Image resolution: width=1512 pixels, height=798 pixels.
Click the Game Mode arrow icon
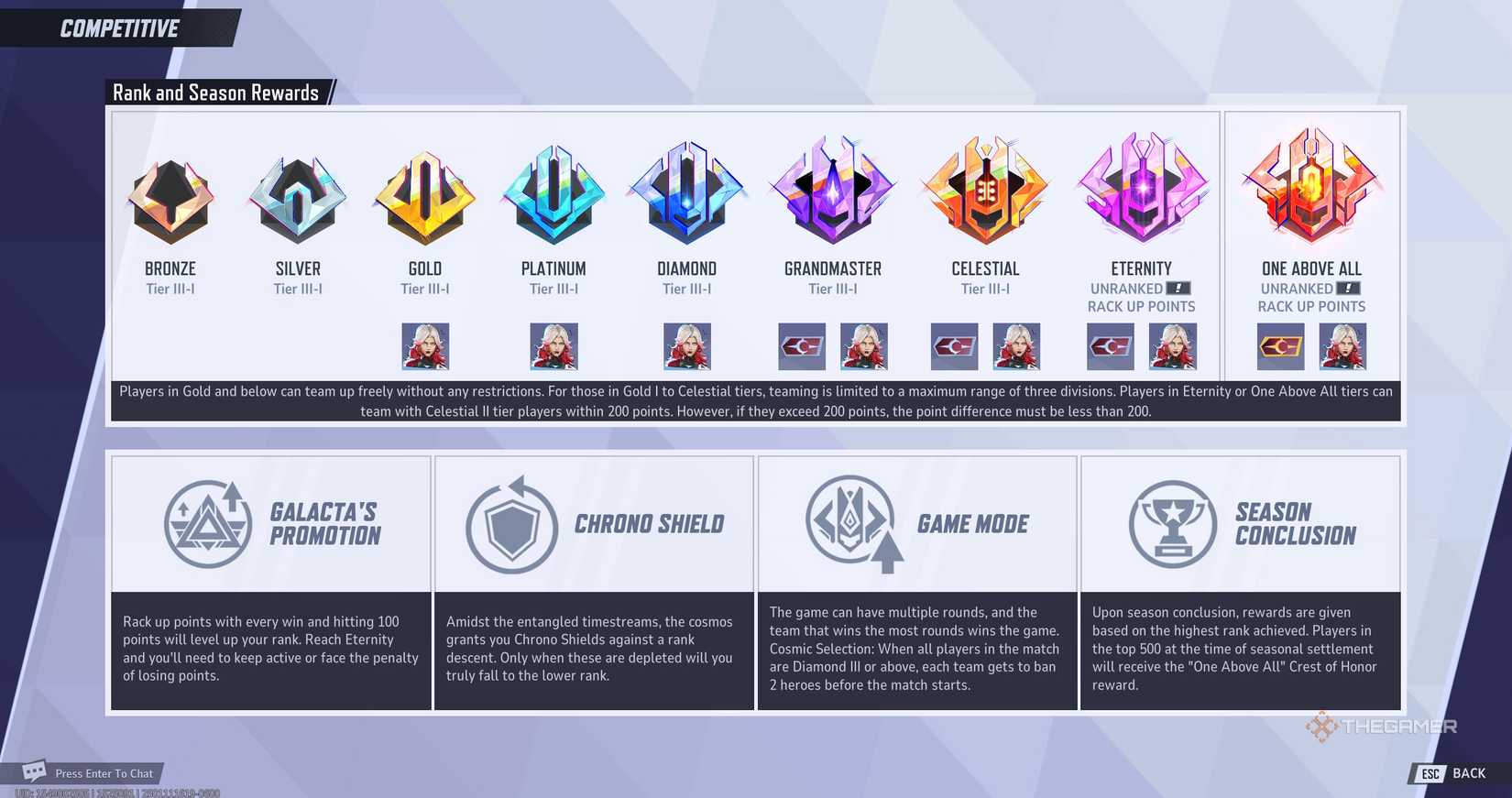point(854,523)
